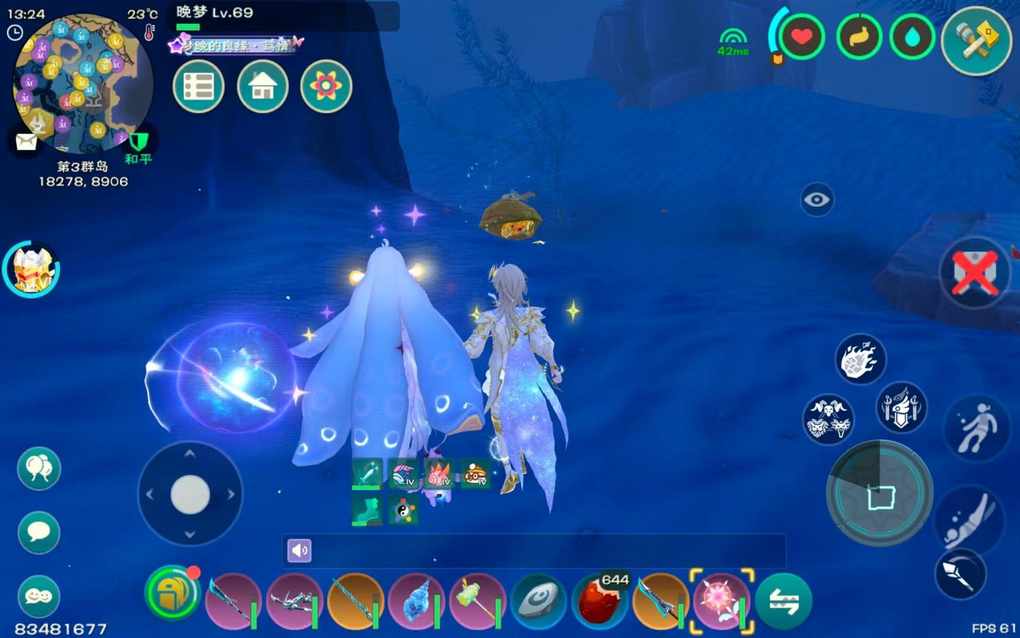Toggle the eye visibility icon
The width and height of the screenshot is (1020, 638).
(817, 200)
